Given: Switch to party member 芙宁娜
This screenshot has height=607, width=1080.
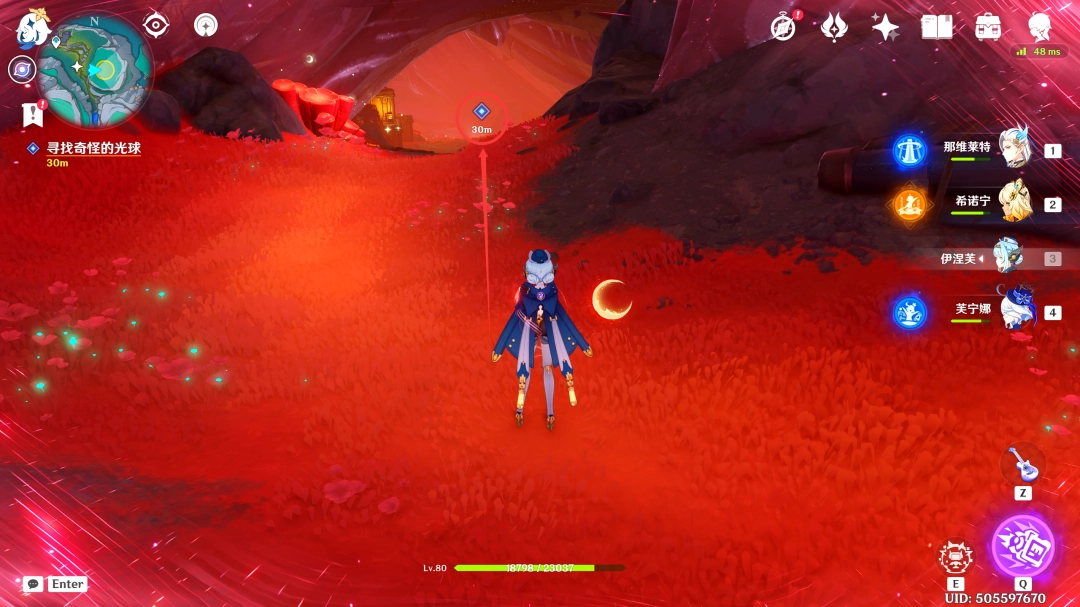Looking at the screenshot, I should tap(1016, 311).
